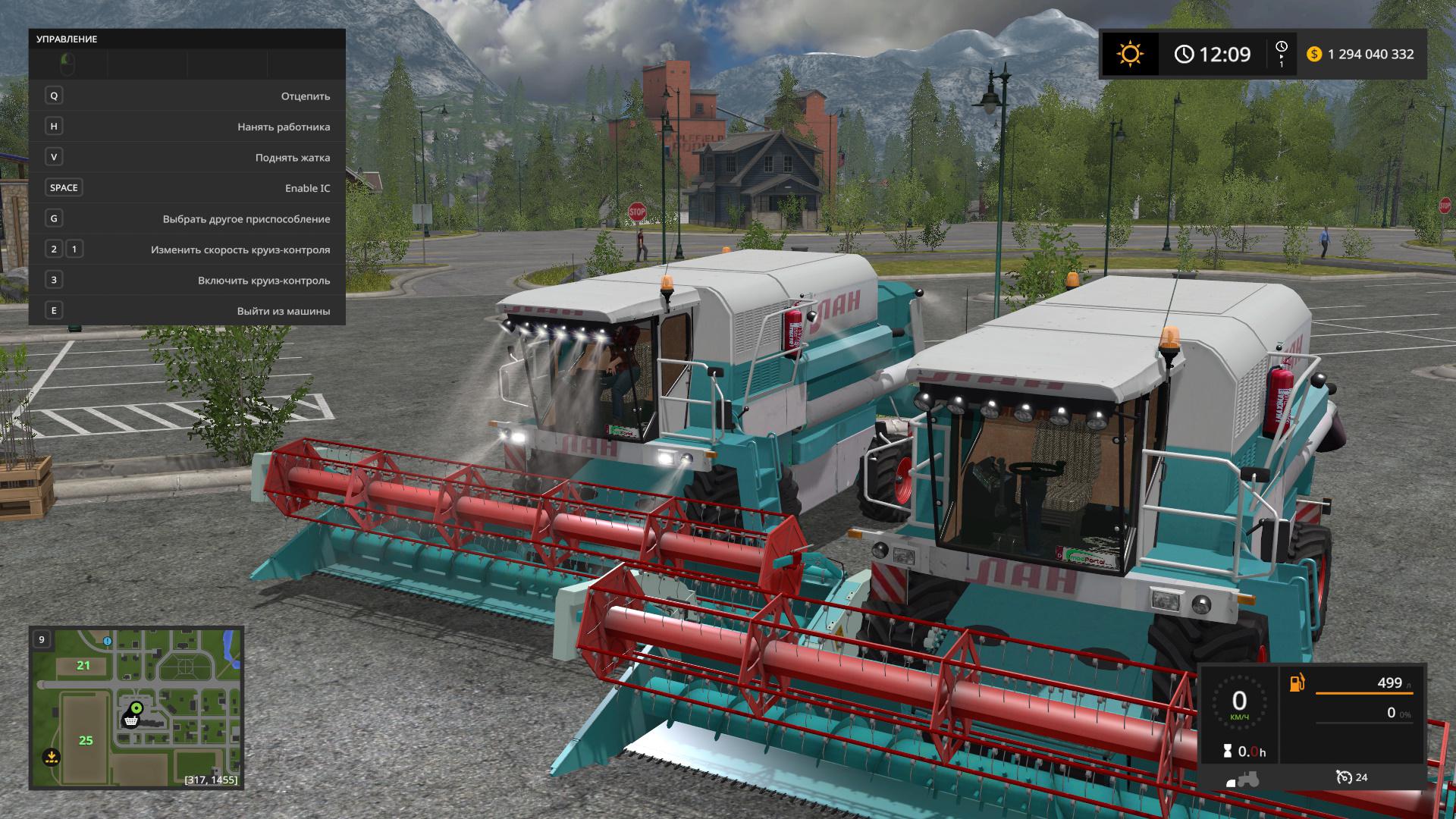
Task: Toggle the cruise control speedometer icon
Action: coord(1344,777)
